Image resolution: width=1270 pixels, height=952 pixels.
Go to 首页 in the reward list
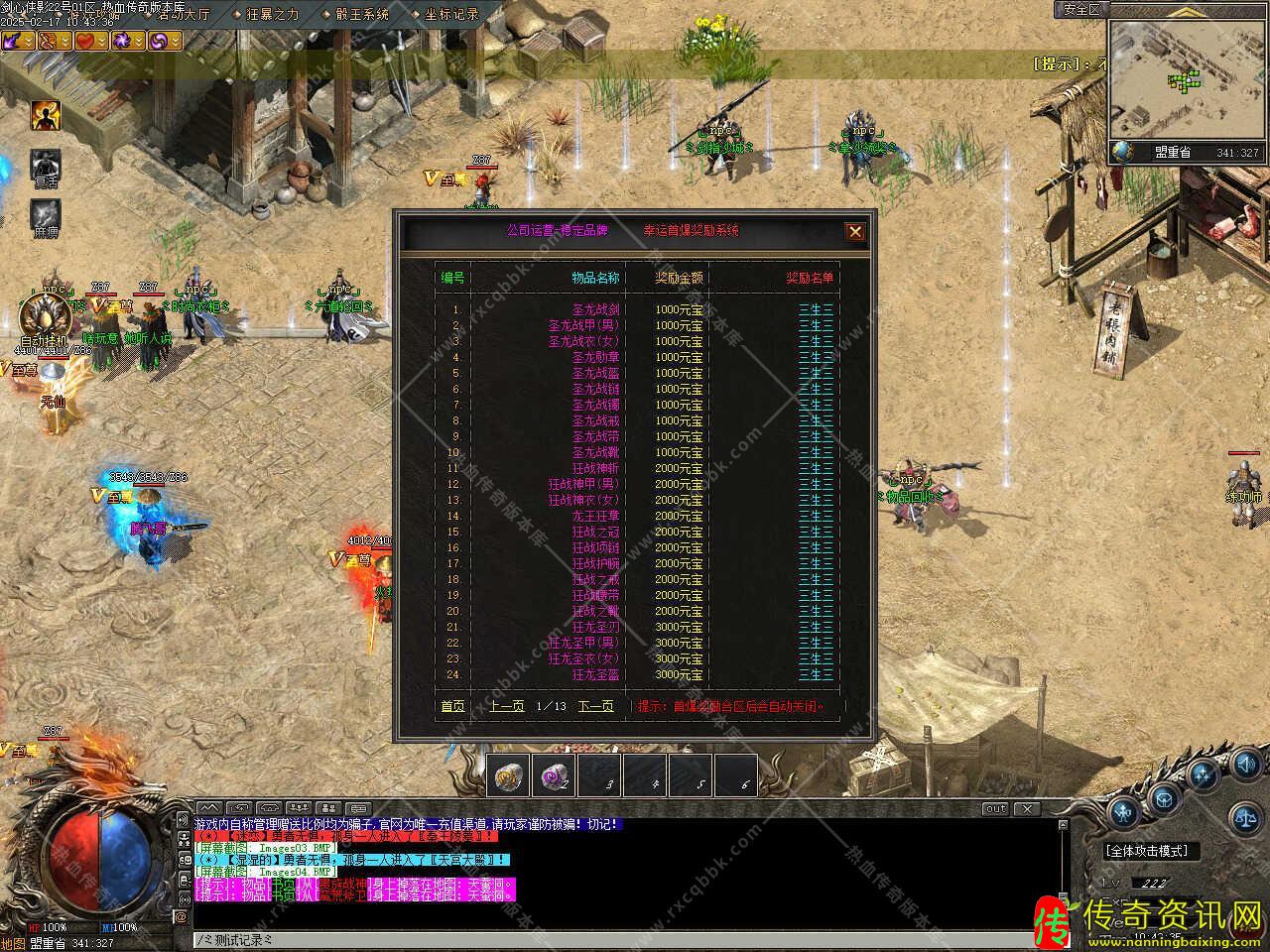(452, 706)
